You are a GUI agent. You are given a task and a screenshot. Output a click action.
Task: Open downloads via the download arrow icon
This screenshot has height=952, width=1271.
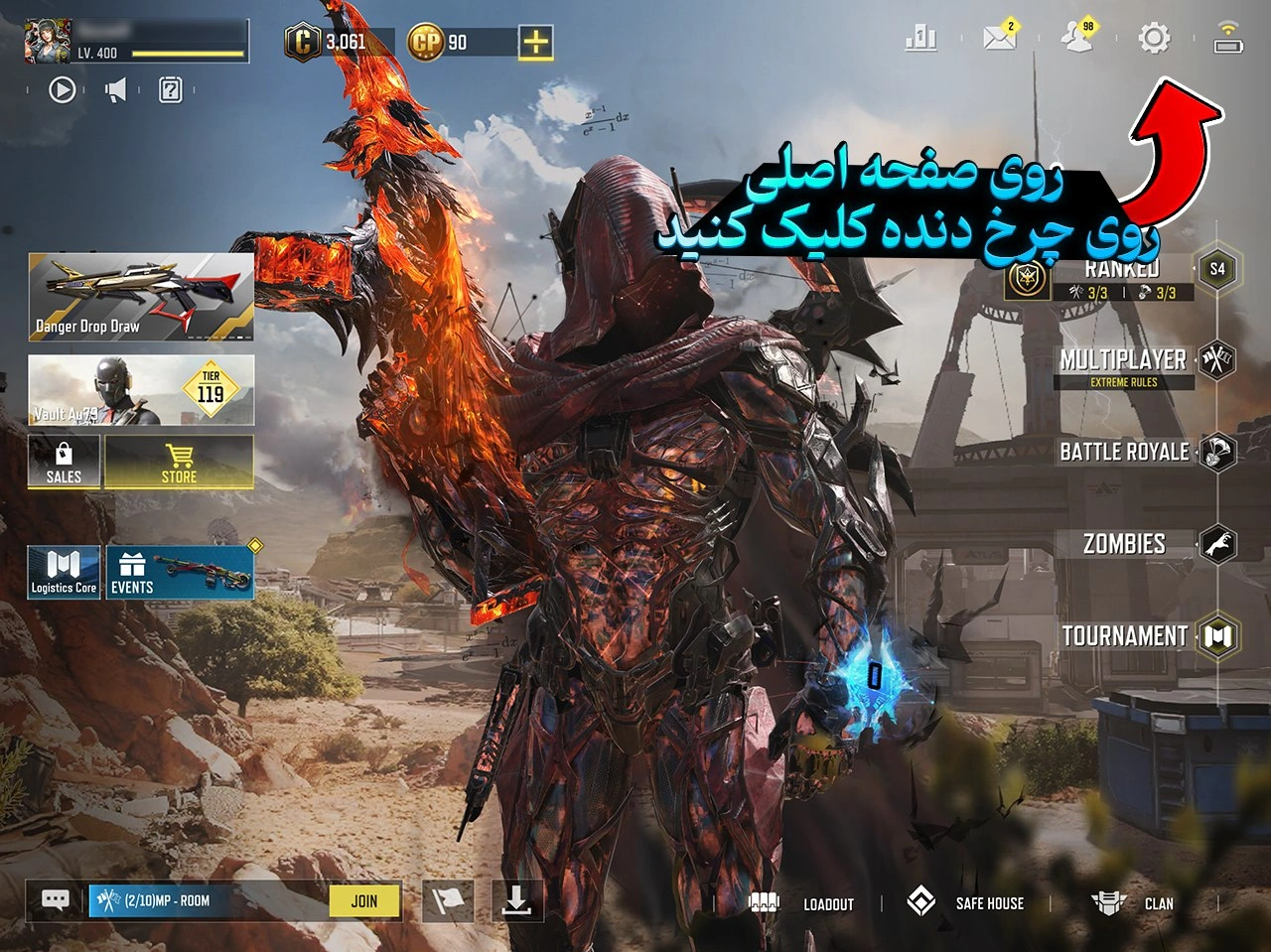[x=517, y=900]
